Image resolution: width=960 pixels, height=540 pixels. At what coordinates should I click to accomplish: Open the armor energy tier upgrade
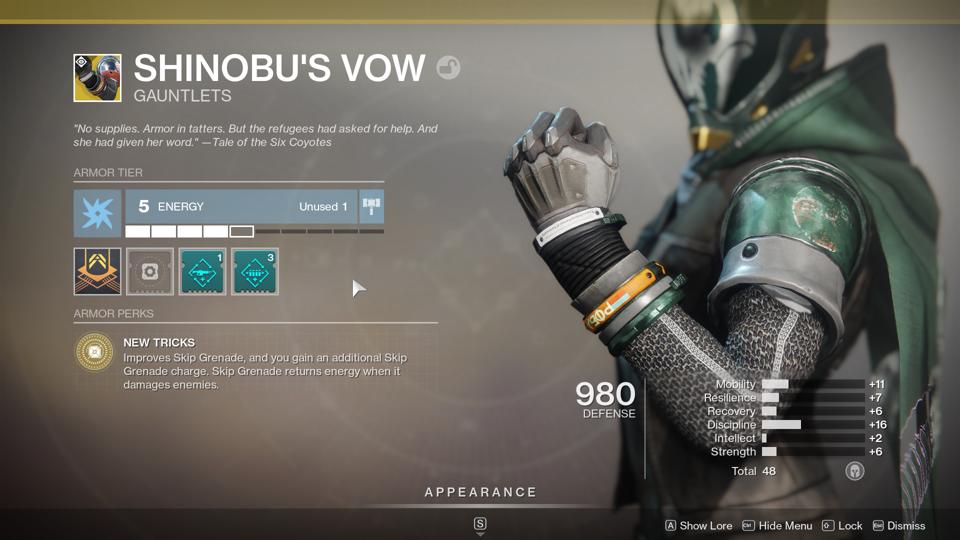240,207
